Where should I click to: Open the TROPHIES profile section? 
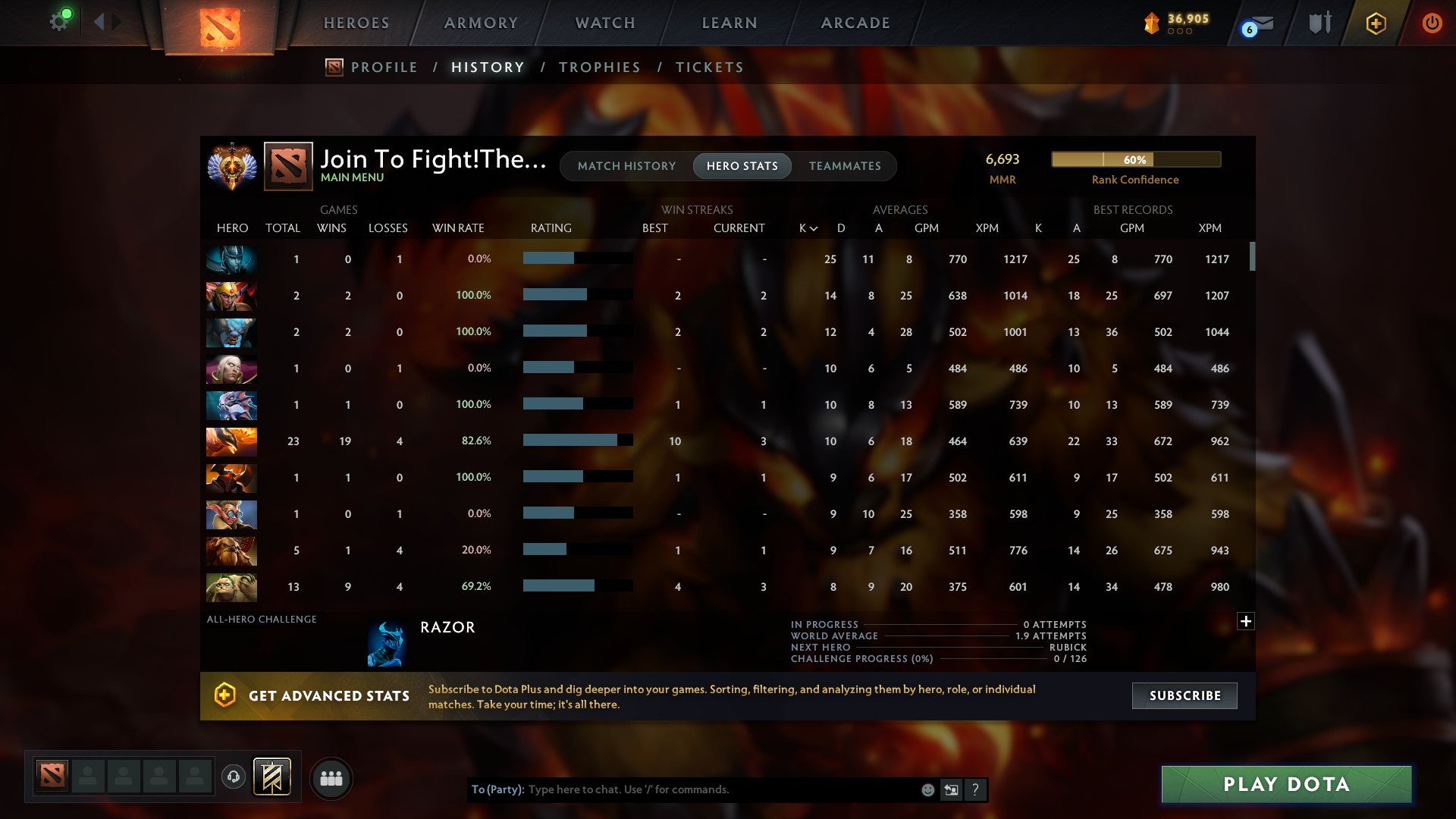pos(599,67)
